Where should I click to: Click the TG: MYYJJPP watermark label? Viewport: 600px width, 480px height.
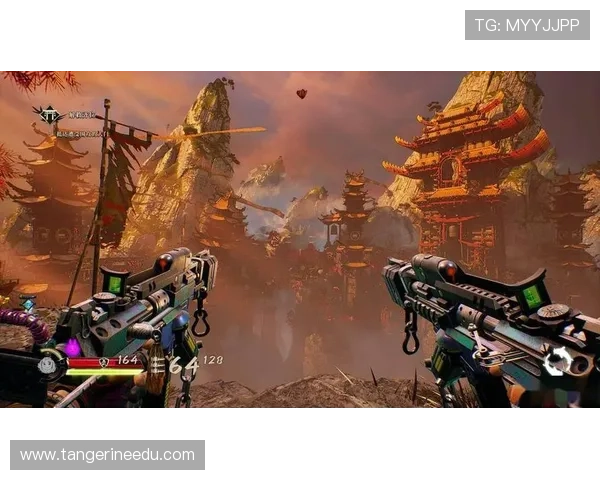click(x=527, y=25)
